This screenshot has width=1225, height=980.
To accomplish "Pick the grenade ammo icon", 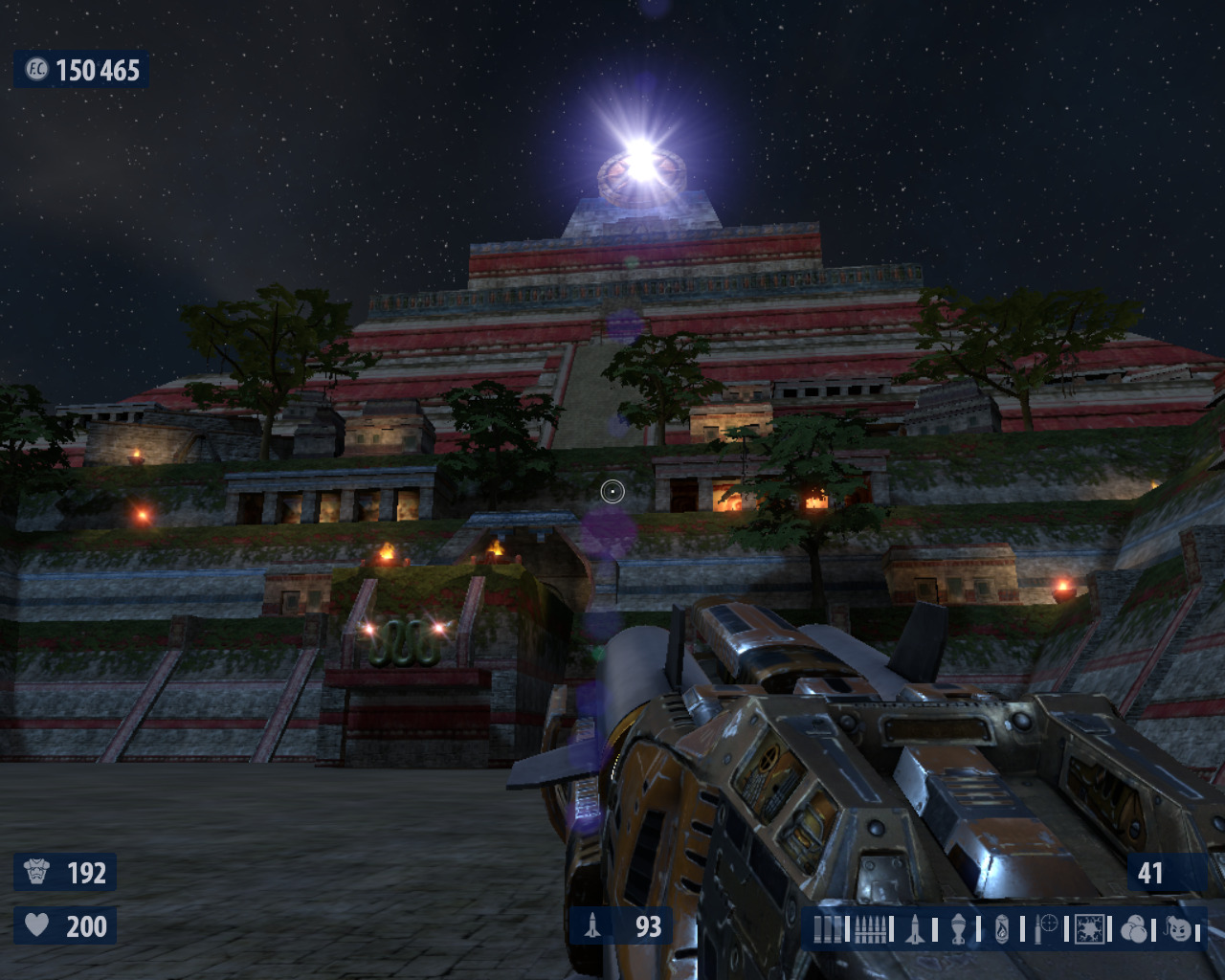I will [x=958, y=929].
